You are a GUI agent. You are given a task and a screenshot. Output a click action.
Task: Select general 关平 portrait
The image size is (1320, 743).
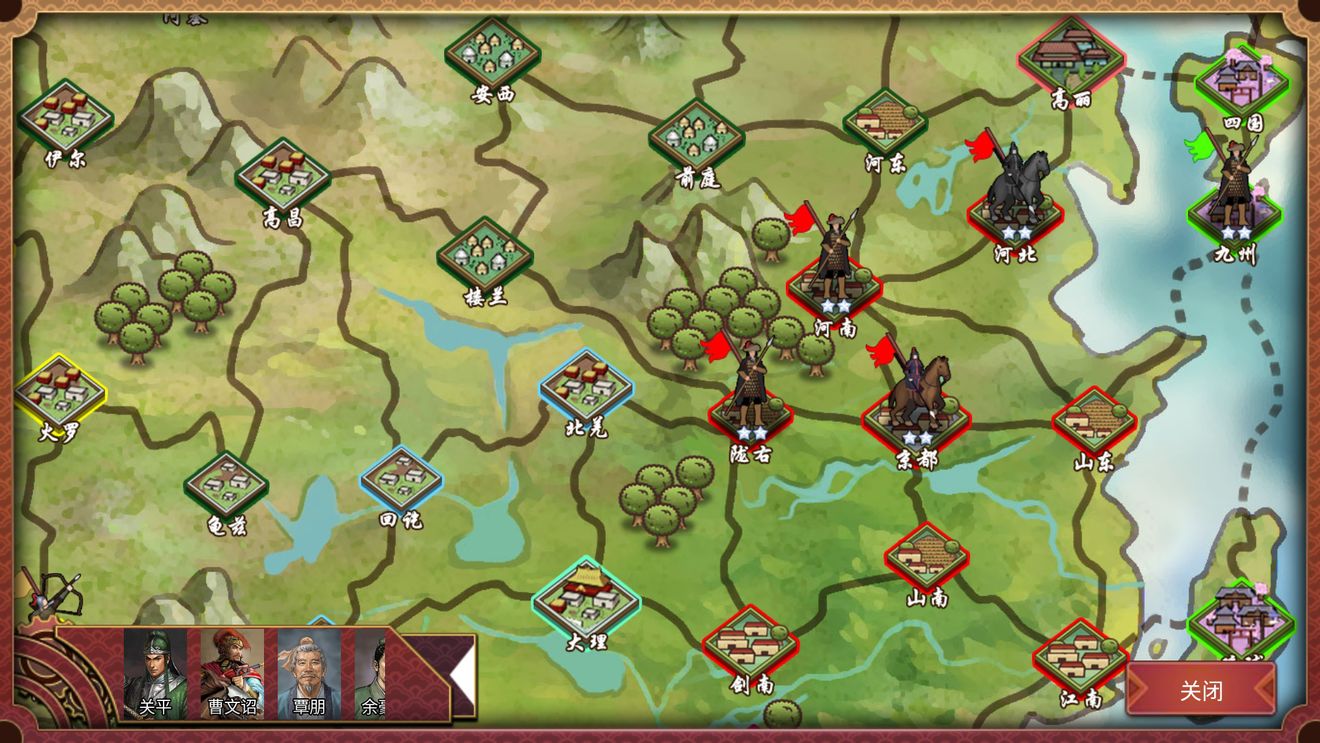pyautogui.click(x=155, y=673)
